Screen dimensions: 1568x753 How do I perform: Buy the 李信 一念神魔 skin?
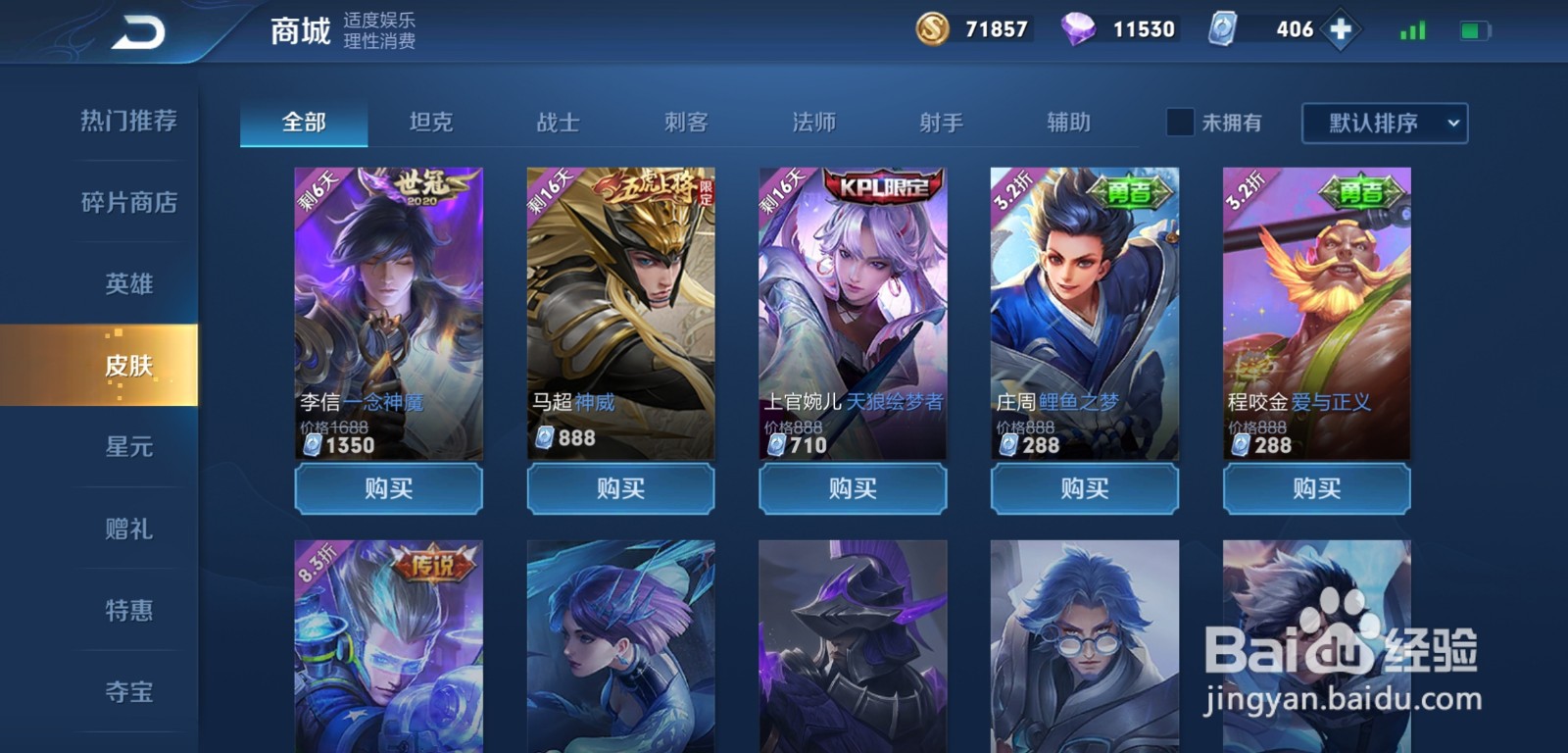coord(388,489)
